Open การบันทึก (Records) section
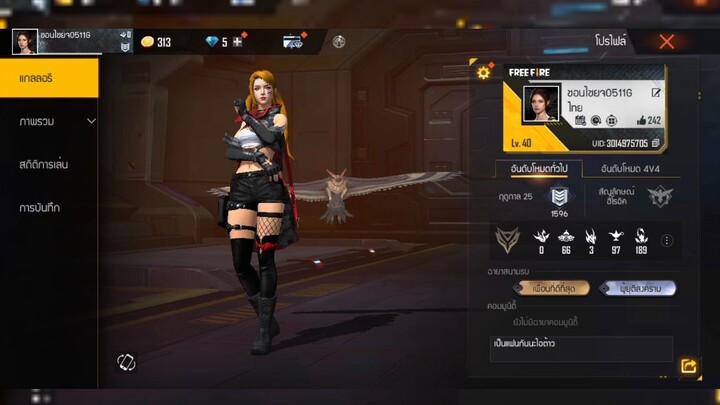720x405 pixels. tap(42, 207)
